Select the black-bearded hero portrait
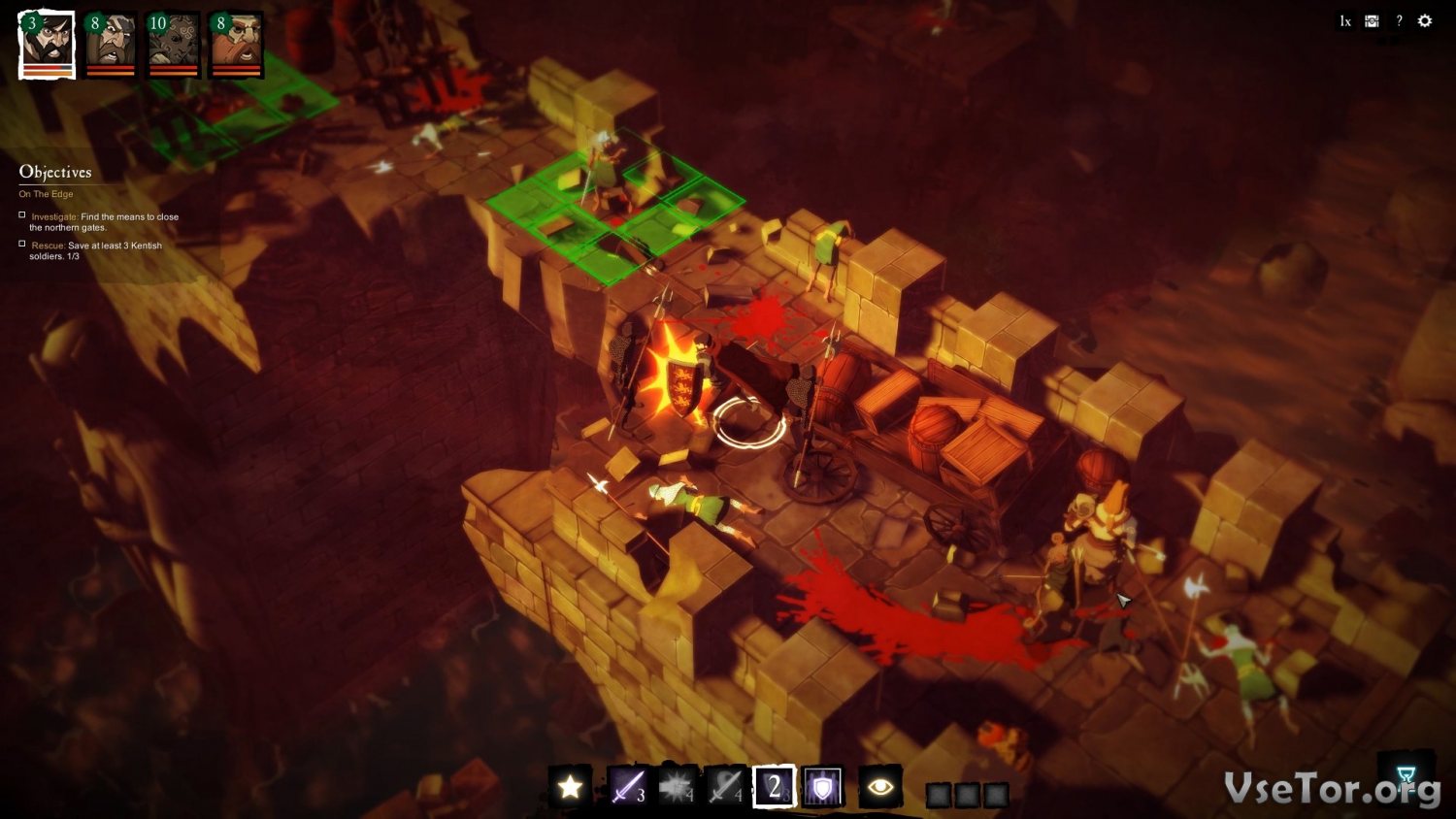Screen dimensions: 1456x819 click(48, 44)
